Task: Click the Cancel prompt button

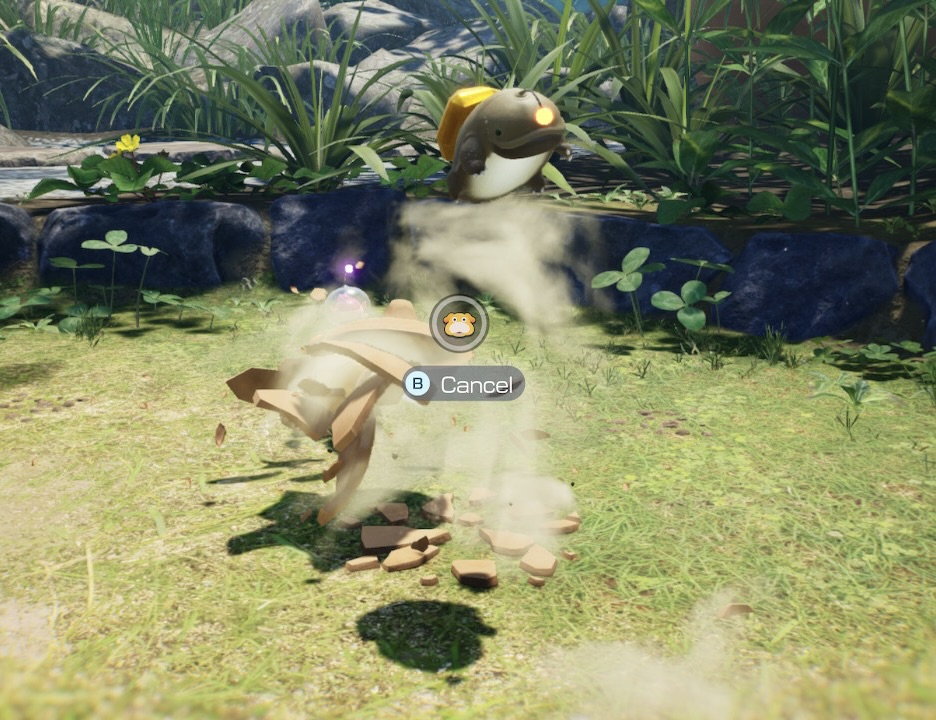Action: coord(464,384)
